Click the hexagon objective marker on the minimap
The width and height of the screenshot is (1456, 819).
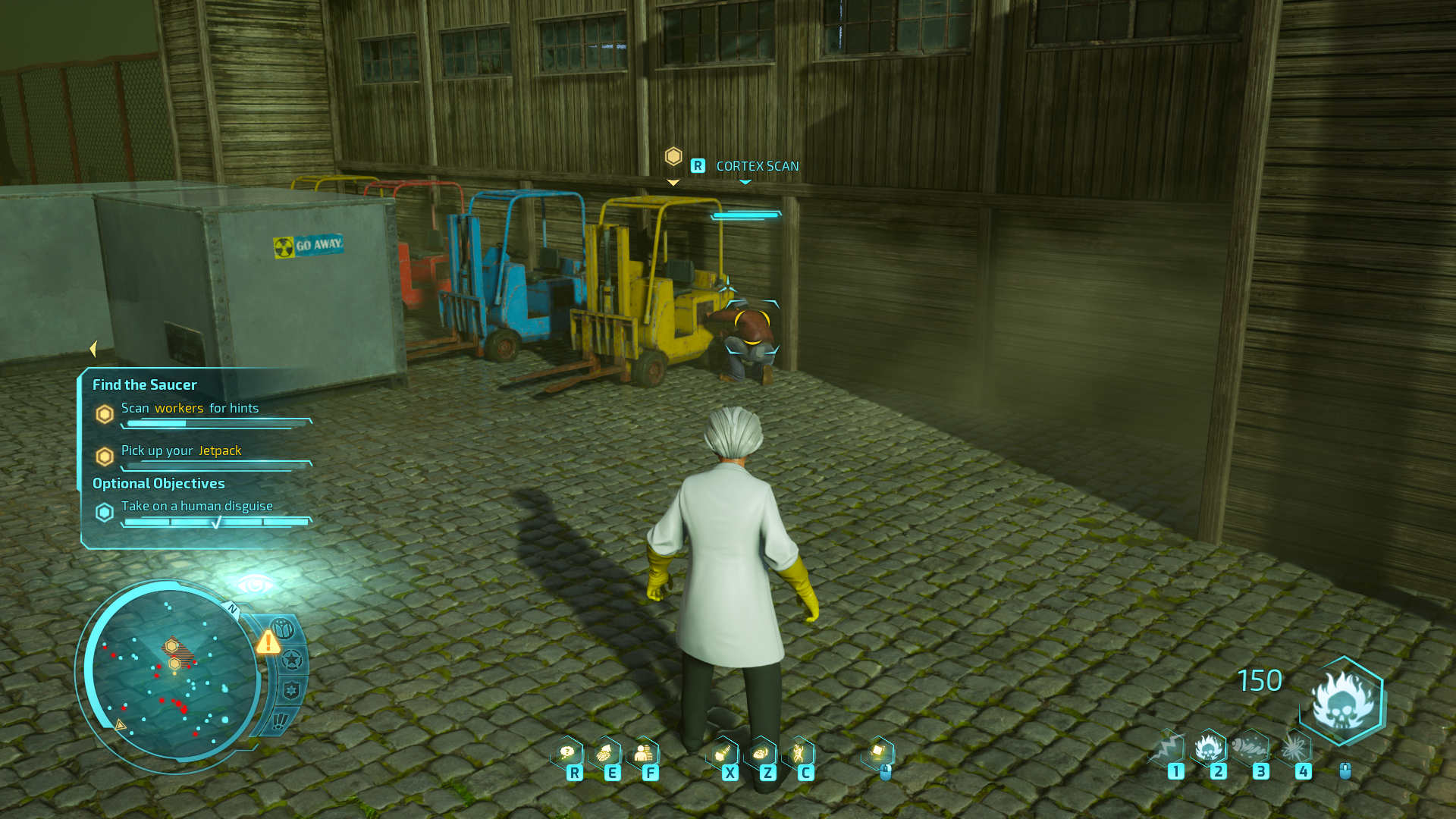click(171, 646)
